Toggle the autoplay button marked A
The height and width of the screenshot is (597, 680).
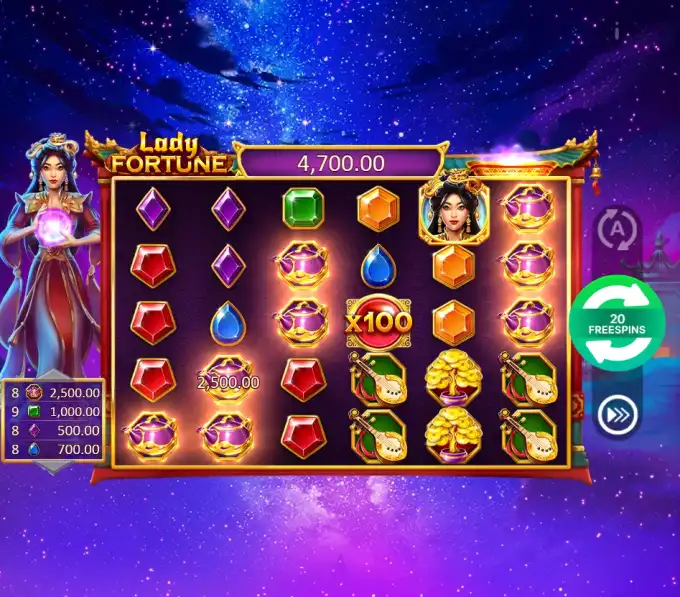[617, 229]
